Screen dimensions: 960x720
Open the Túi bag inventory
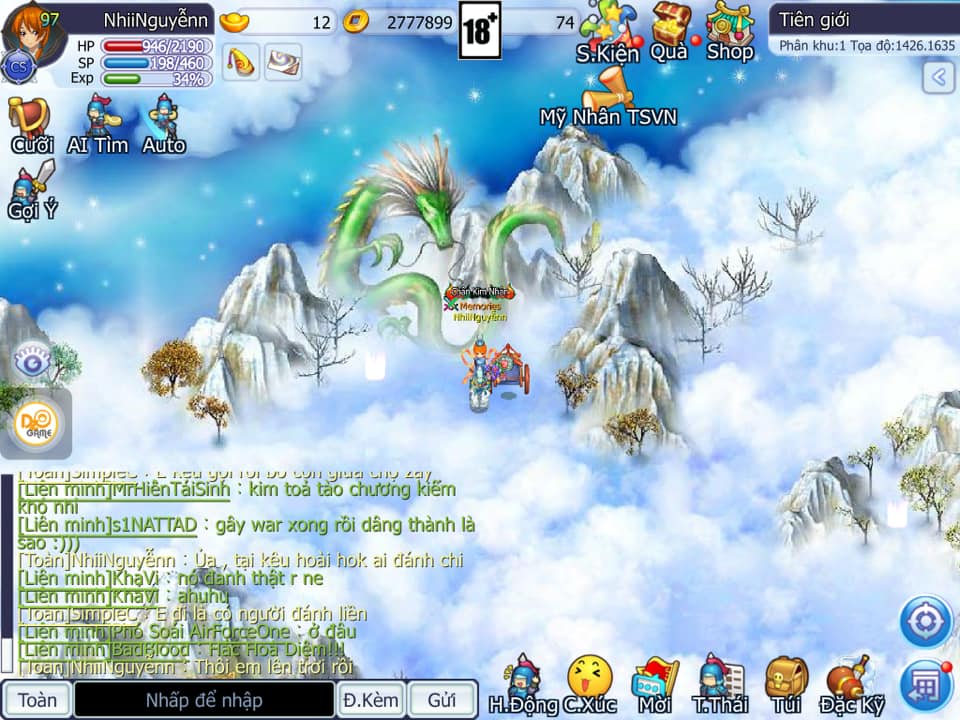(786, 685)
